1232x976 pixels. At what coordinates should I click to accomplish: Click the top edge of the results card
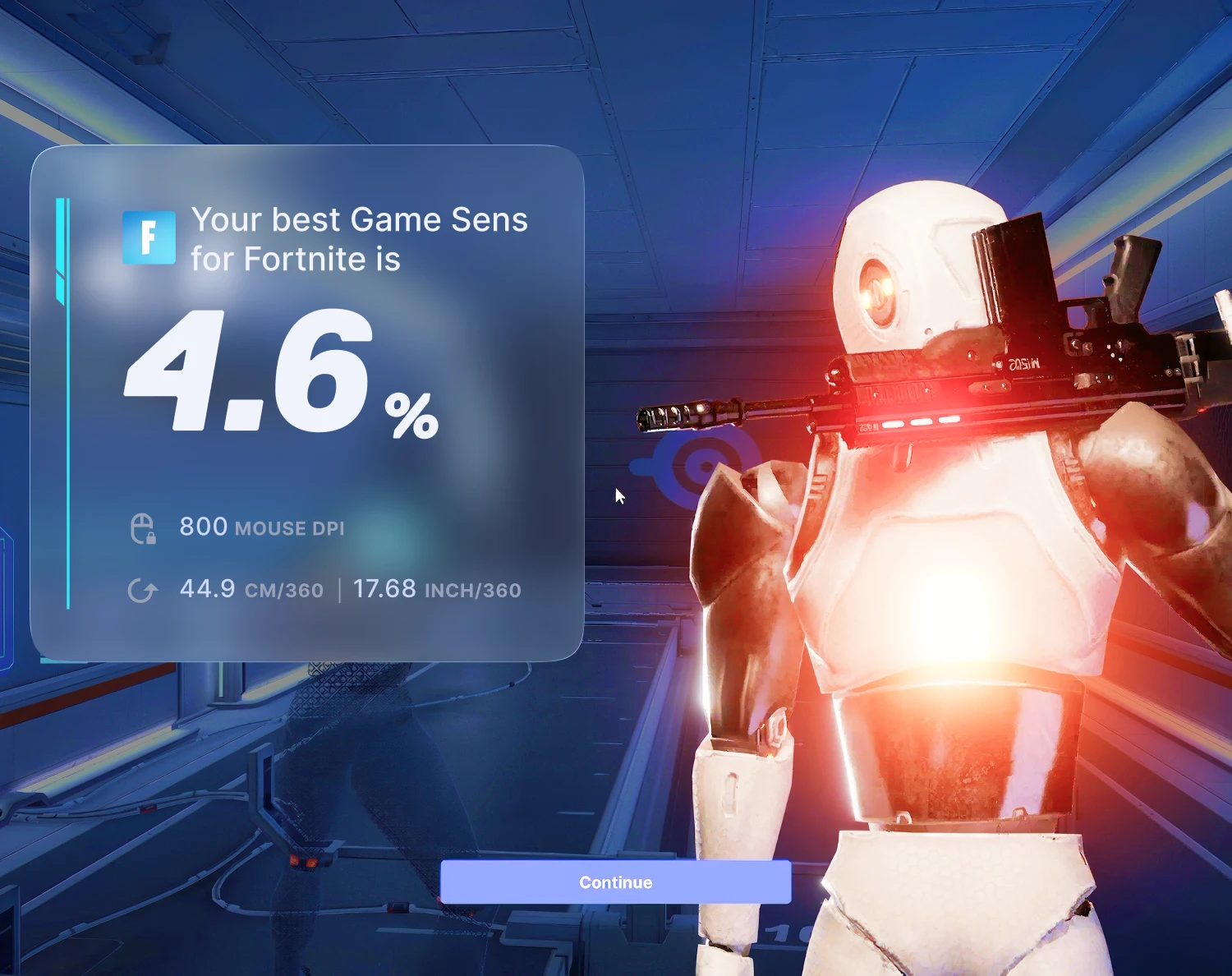tap(308, 148)
